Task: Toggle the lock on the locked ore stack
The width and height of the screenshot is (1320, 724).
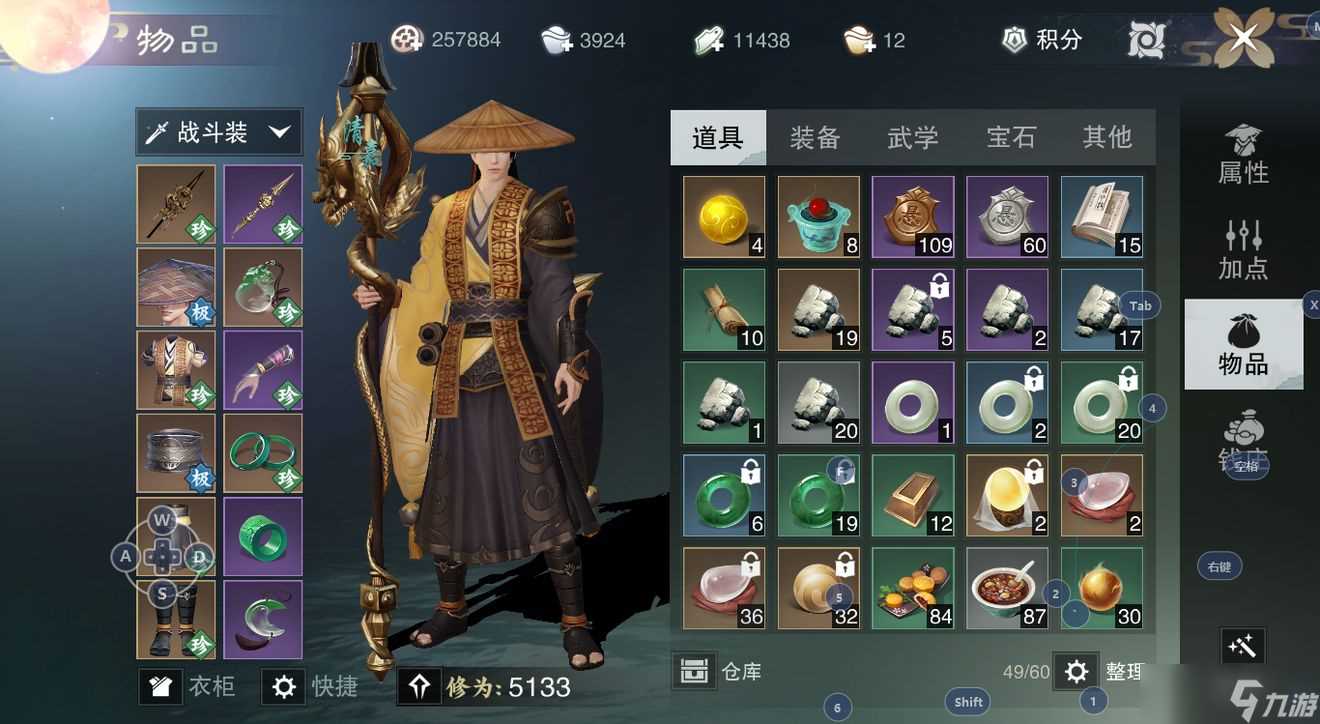Action: coord(939,289)
